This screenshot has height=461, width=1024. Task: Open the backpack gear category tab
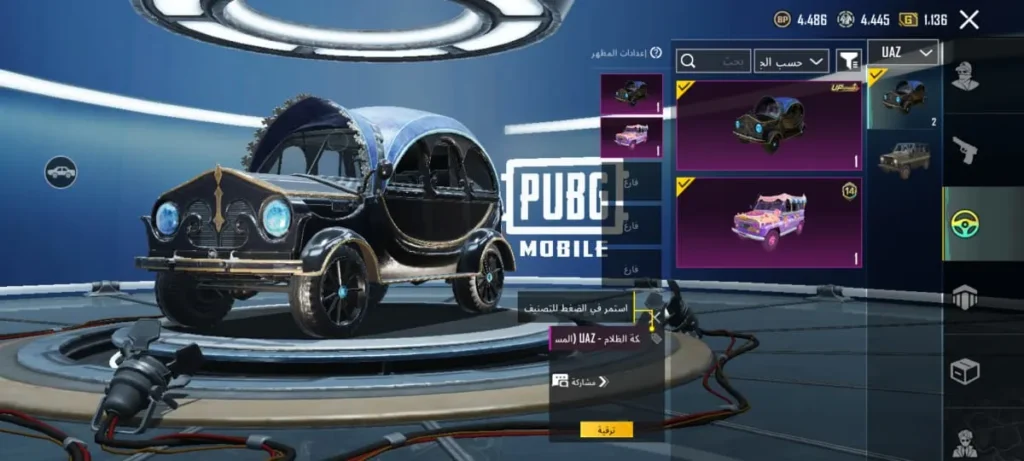pos(965,297)
